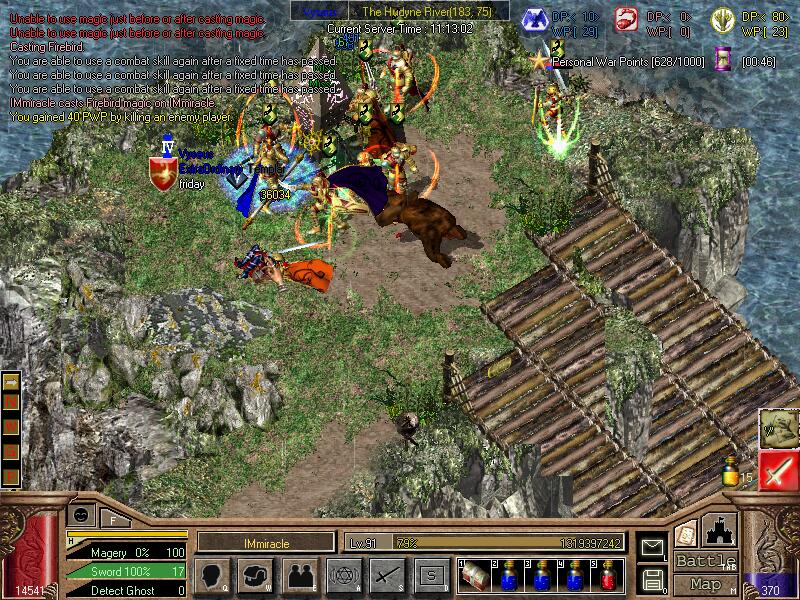Image resolution: width=800 pixels, height=600 pixels.
Task: Open the crossed sword skills button
Action: [x=387, y=575]
